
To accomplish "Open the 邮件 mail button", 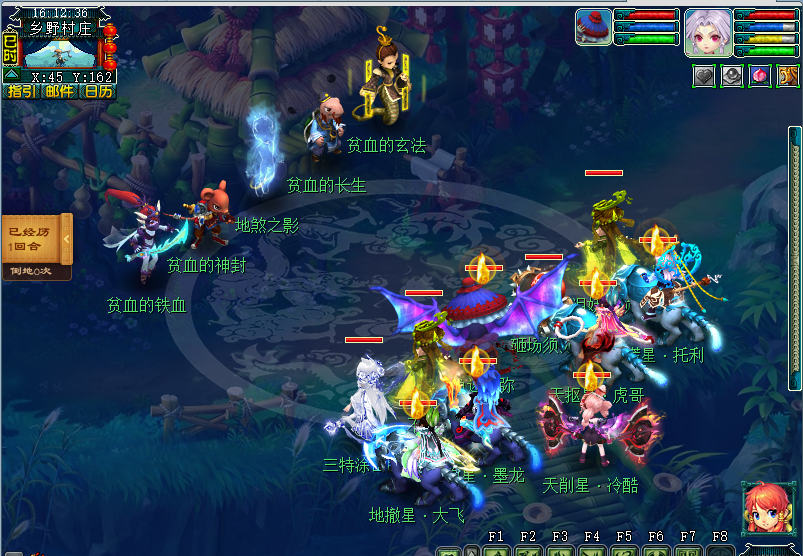I will tap(59, 91).
